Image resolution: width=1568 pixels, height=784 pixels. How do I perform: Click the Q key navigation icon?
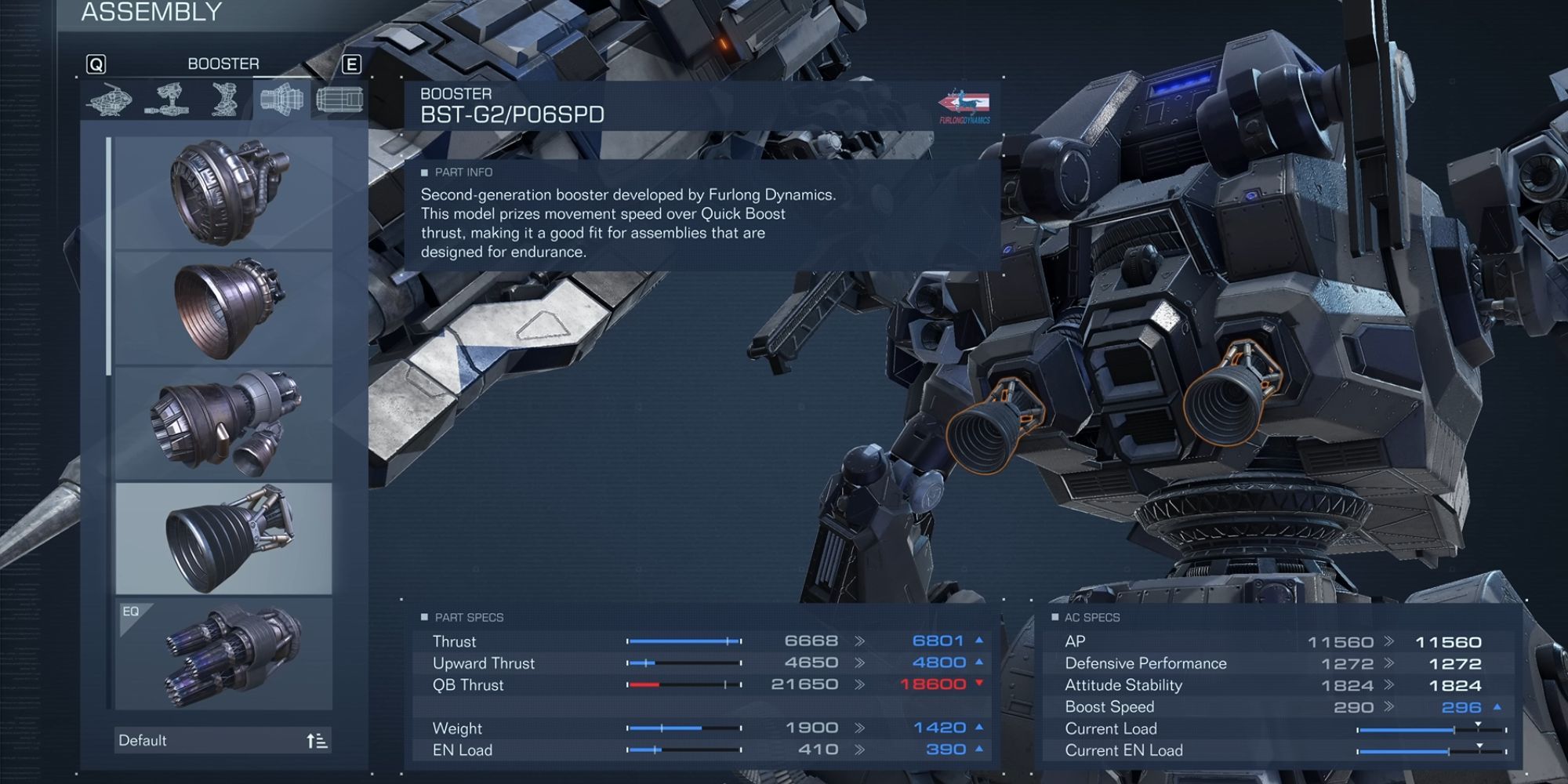point(96,64)
